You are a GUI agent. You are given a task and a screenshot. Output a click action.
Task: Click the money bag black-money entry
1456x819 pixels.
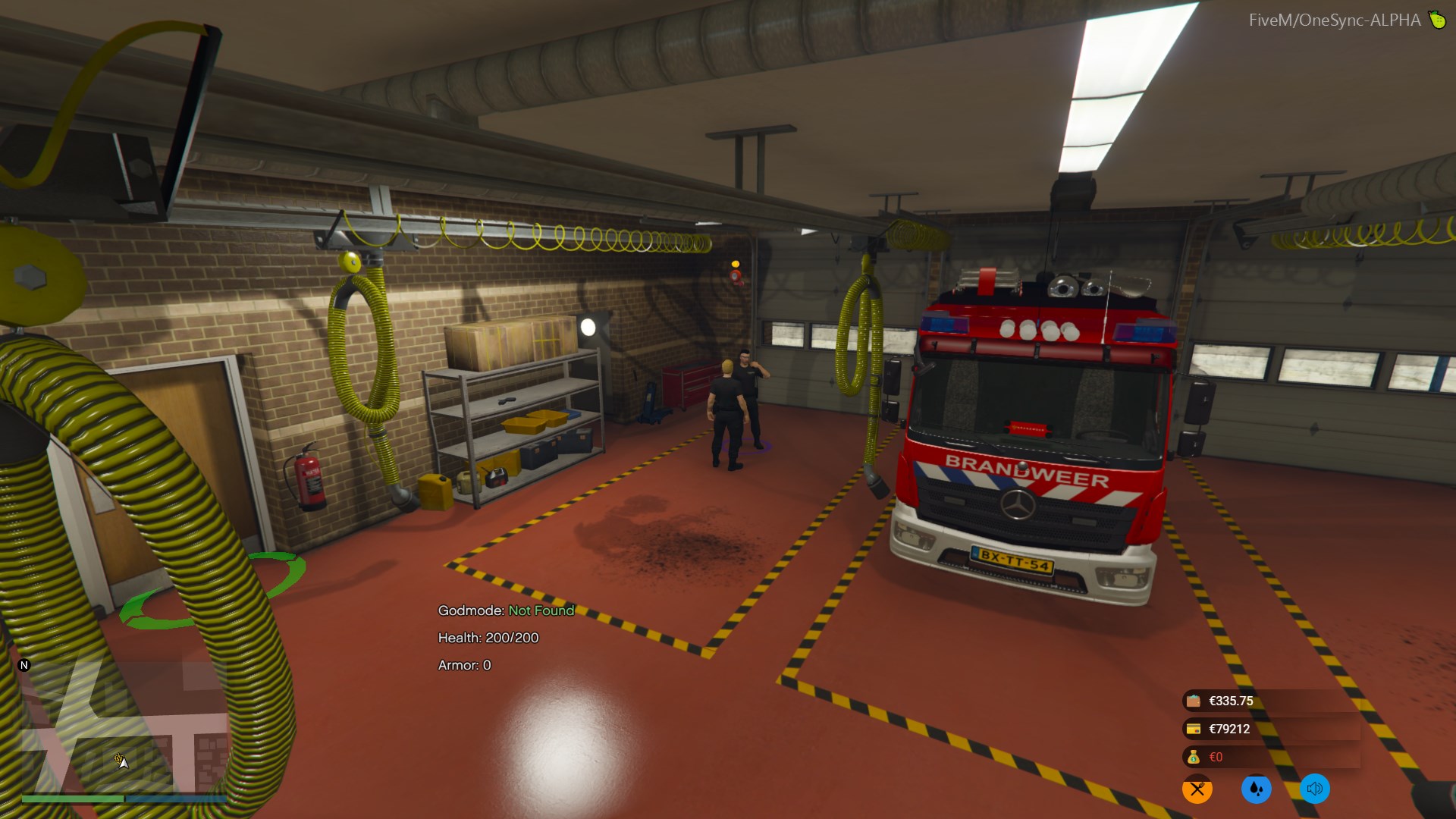click(1215, 757)
